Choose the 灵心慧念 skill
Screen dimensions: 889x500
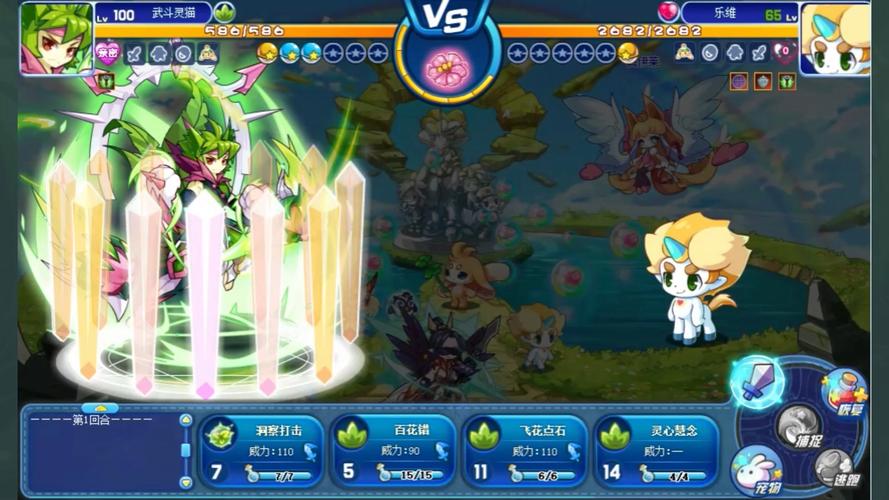[657, 451]
